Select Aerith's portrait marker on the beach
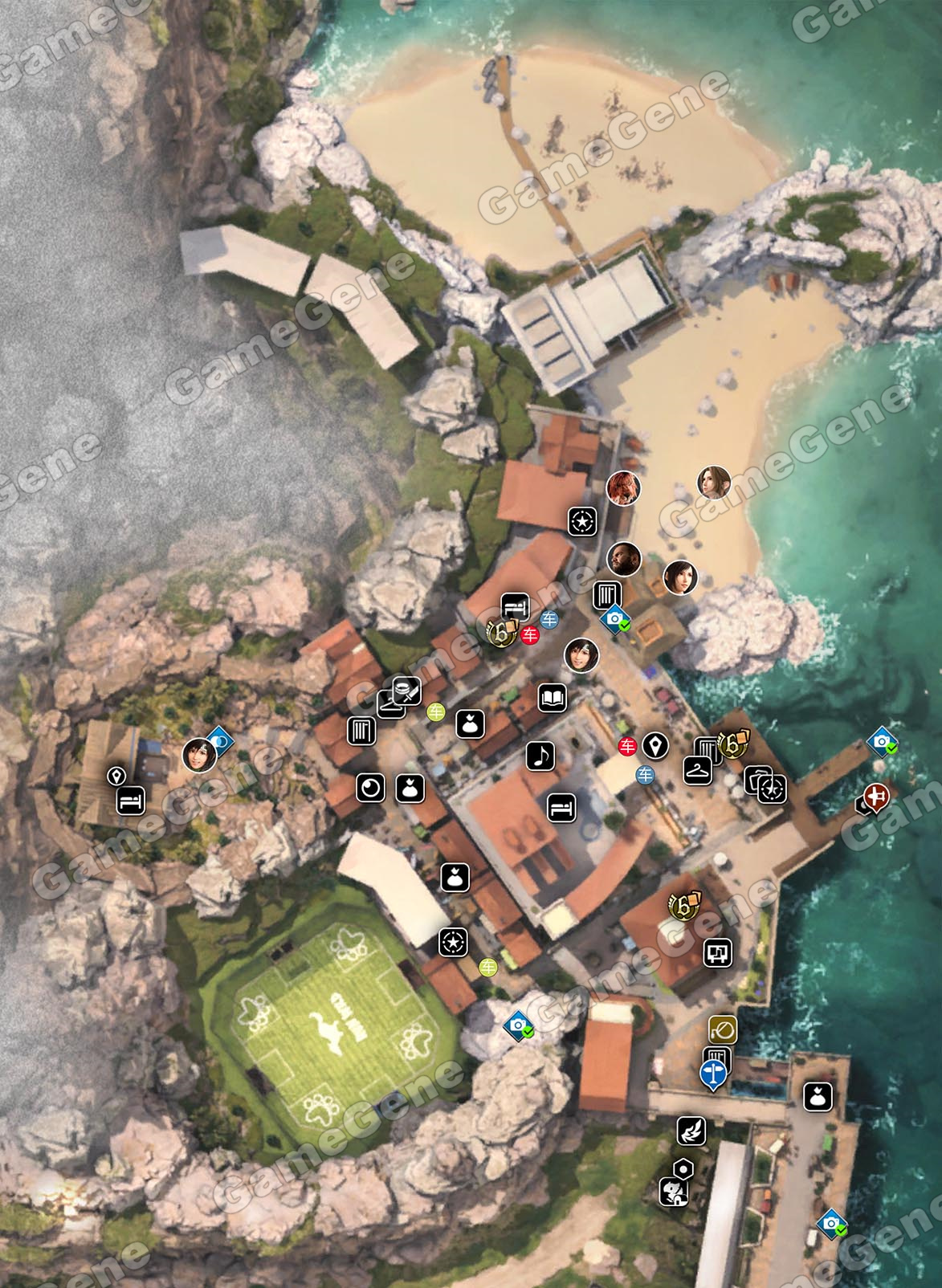This screenshot has width=942, height=1288. (714, 483)
